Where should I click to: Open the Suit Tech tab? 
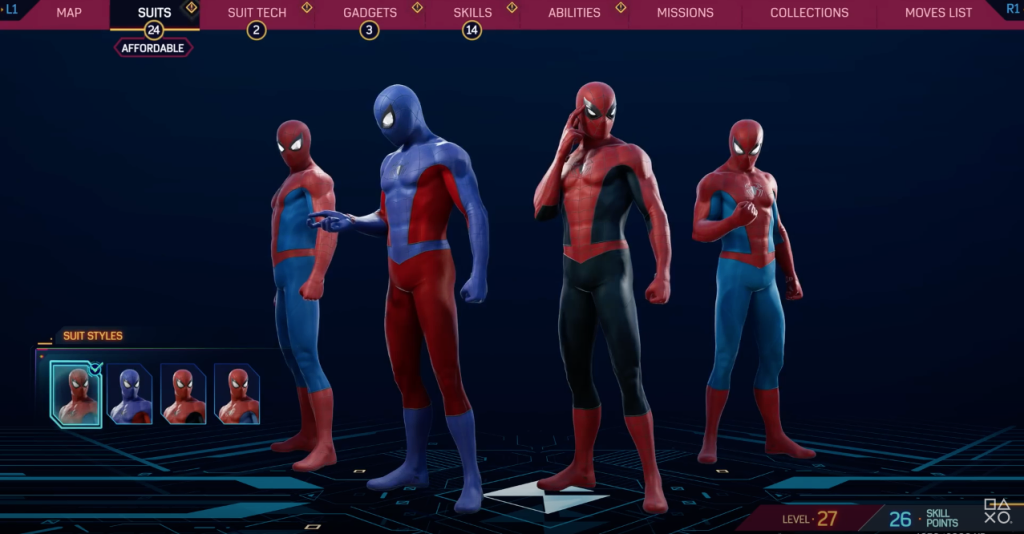[x=257, y=13]
